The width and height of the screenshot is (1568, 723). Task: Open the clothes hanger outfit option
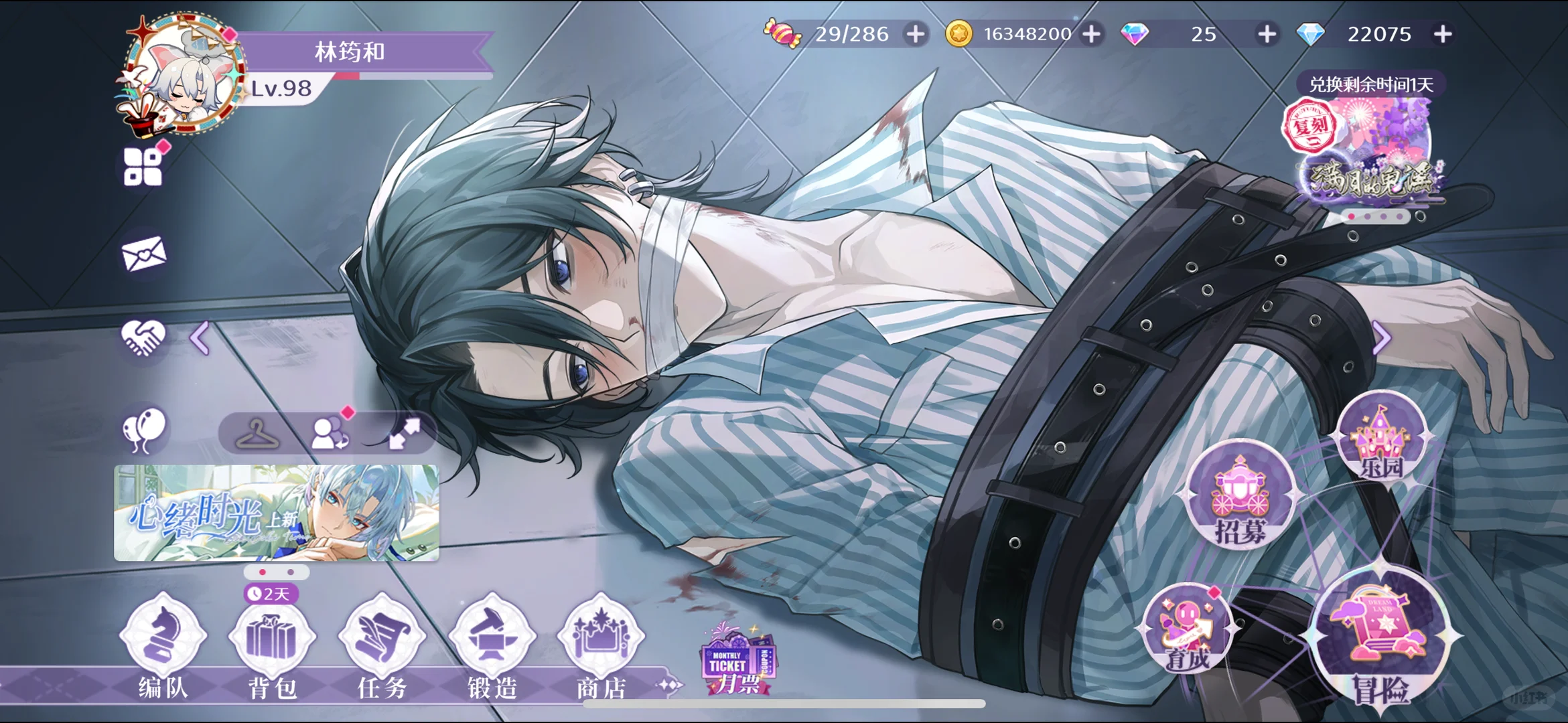point(258,434)
